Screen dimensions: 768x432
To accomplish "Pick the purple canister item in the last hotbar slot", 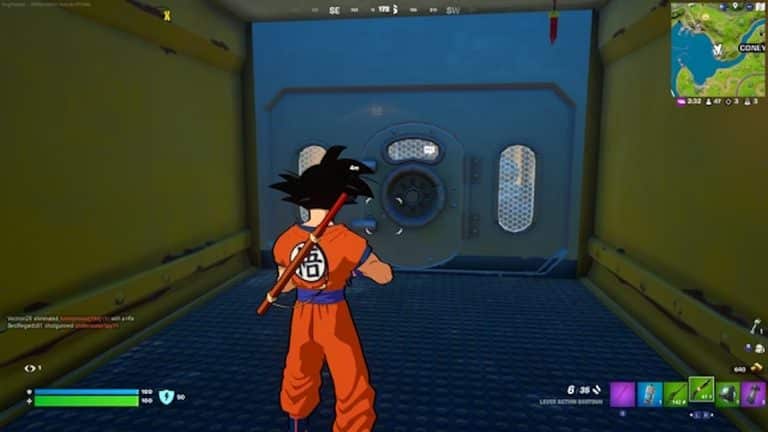I will pyautogui.click(x=754, y=393).
